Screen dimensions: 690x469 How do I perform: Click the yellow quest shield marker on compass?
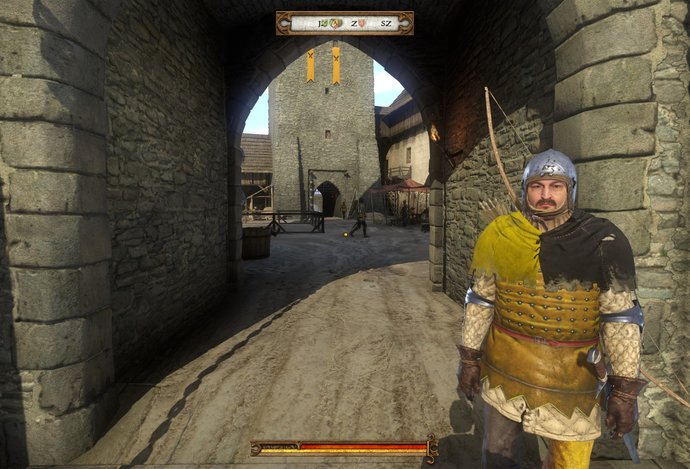(x=335, y=23)
